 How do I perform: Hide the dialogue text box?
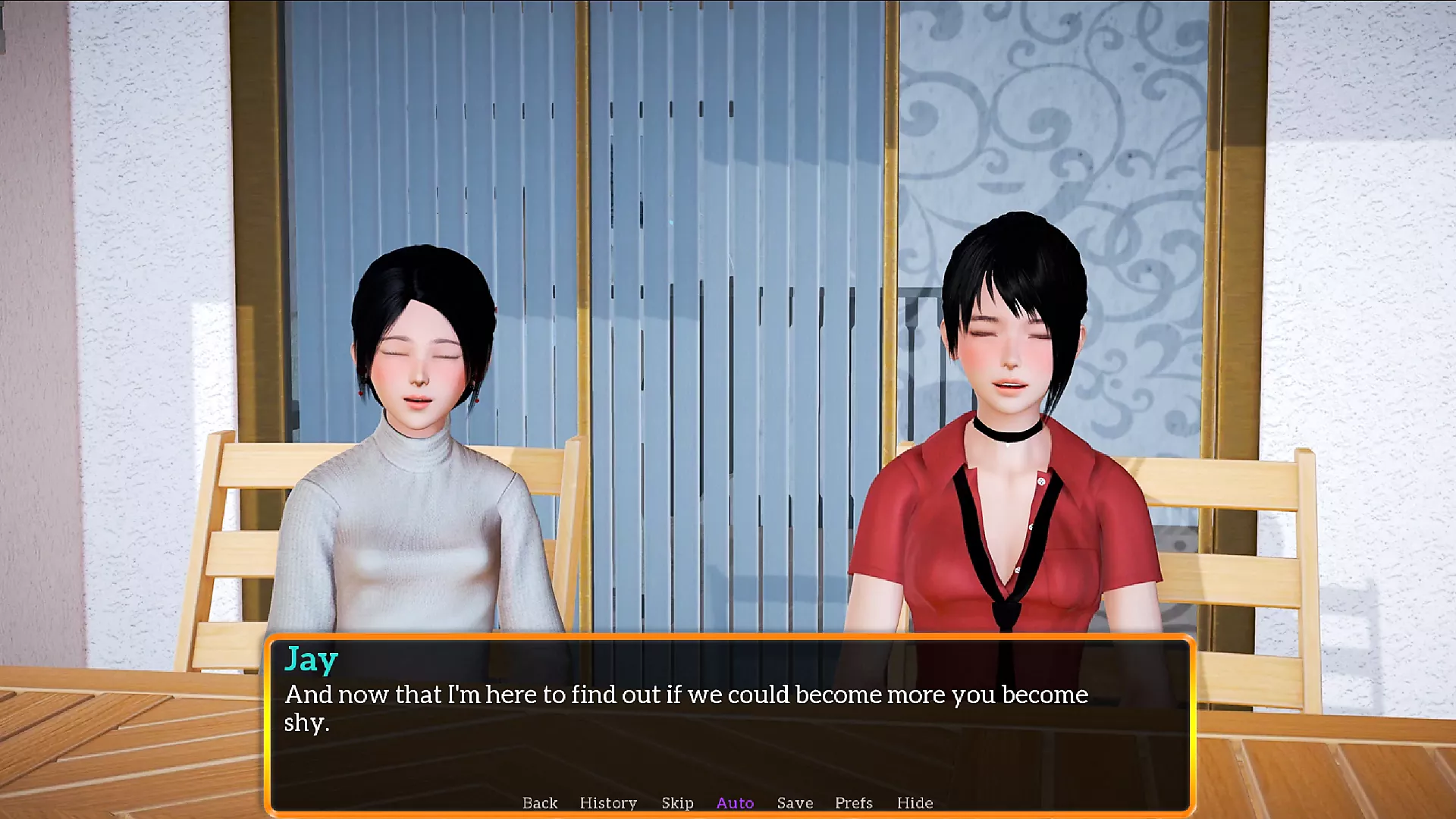(915, 803)
